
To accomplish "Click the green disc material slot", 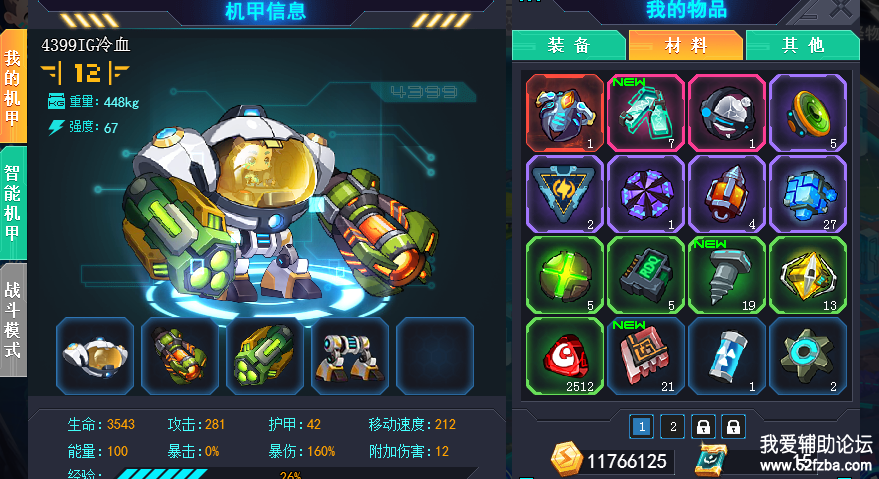I will [x=808, y=112].
